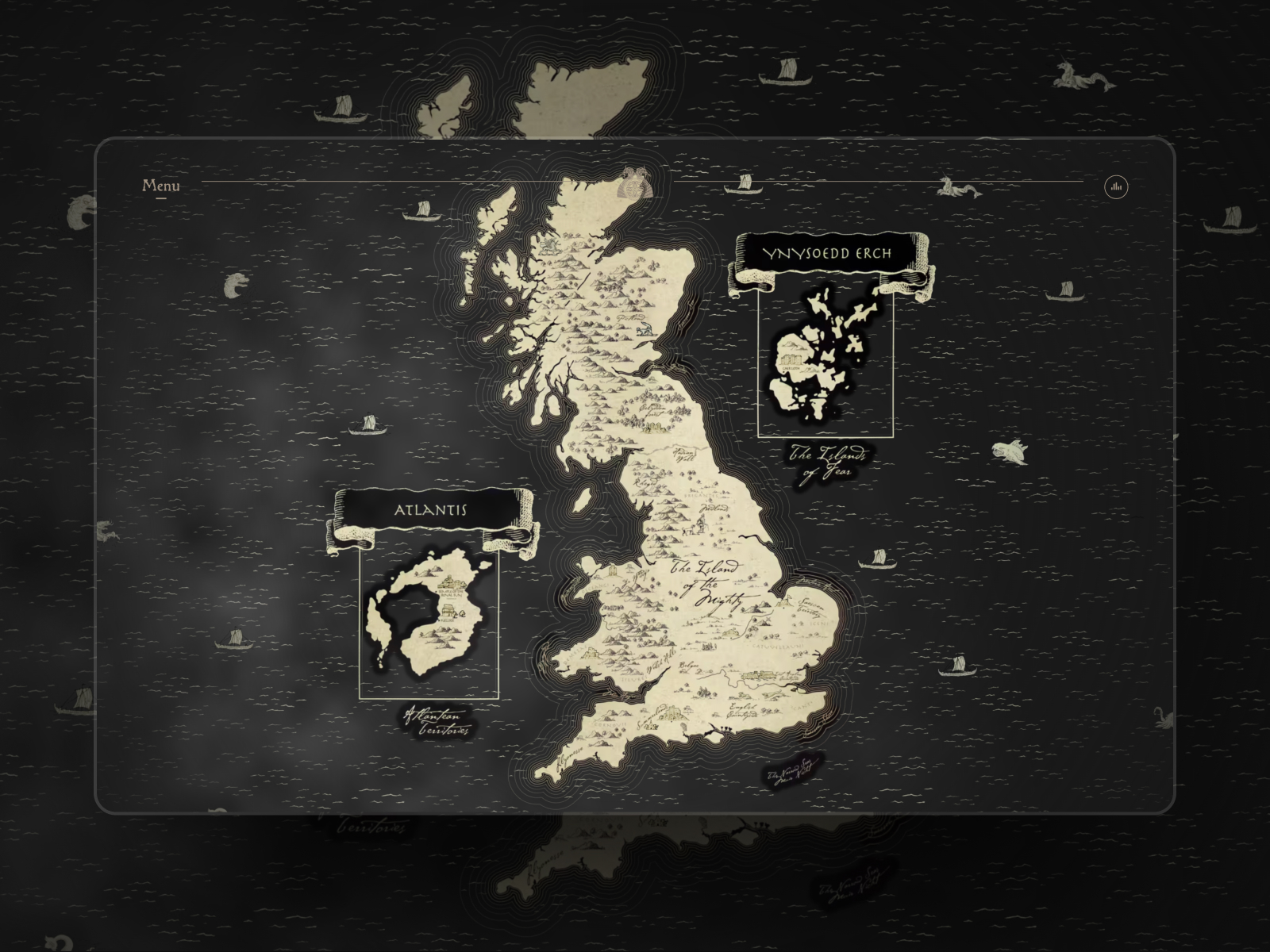Click the ship icon in the English Channel
1270x952 pixels.
(956, 670)
